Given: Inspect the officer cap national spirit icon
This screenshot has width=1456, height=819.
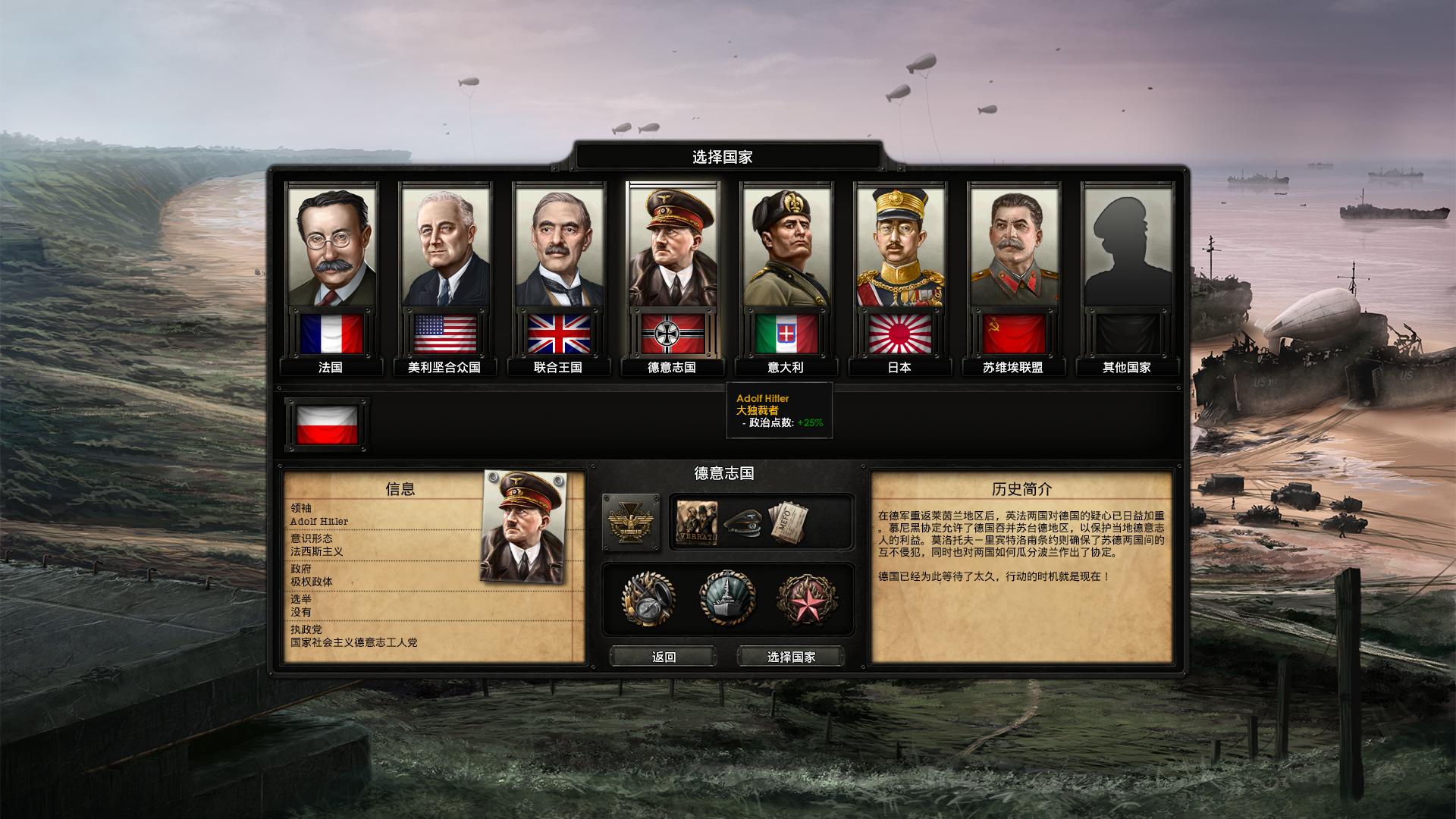Looking at the screenshot, I should tap(742, 522).
